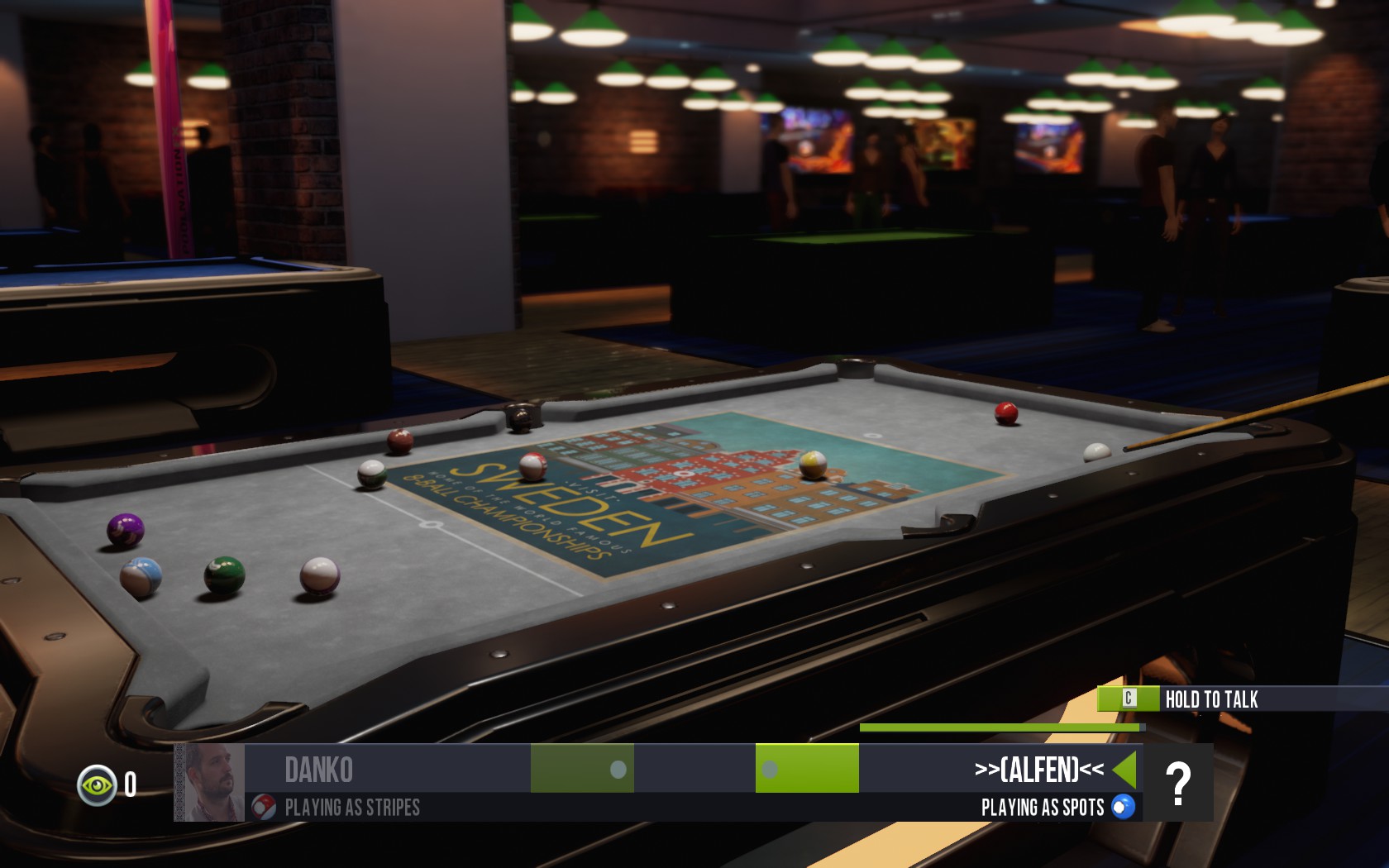
Task: Click the C key badge for voice chat
Action: 1131,699
